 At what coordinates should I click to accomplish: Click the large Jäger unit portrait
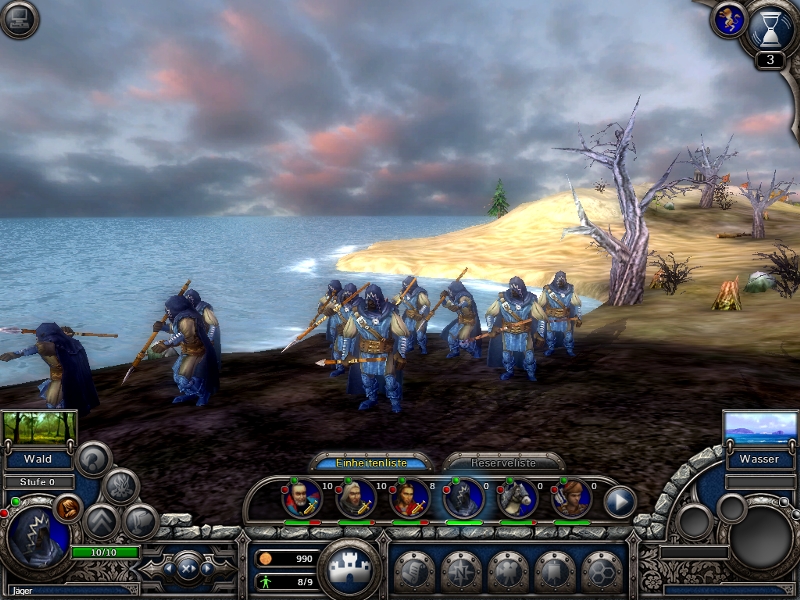36,535
